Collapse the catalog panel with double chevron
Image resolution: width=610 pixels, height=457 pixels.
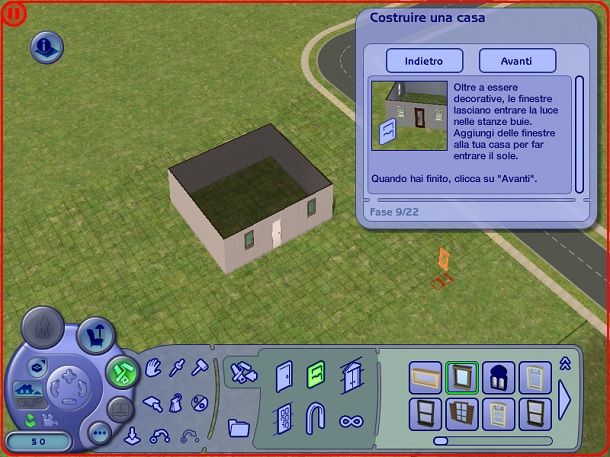[564, 363]
